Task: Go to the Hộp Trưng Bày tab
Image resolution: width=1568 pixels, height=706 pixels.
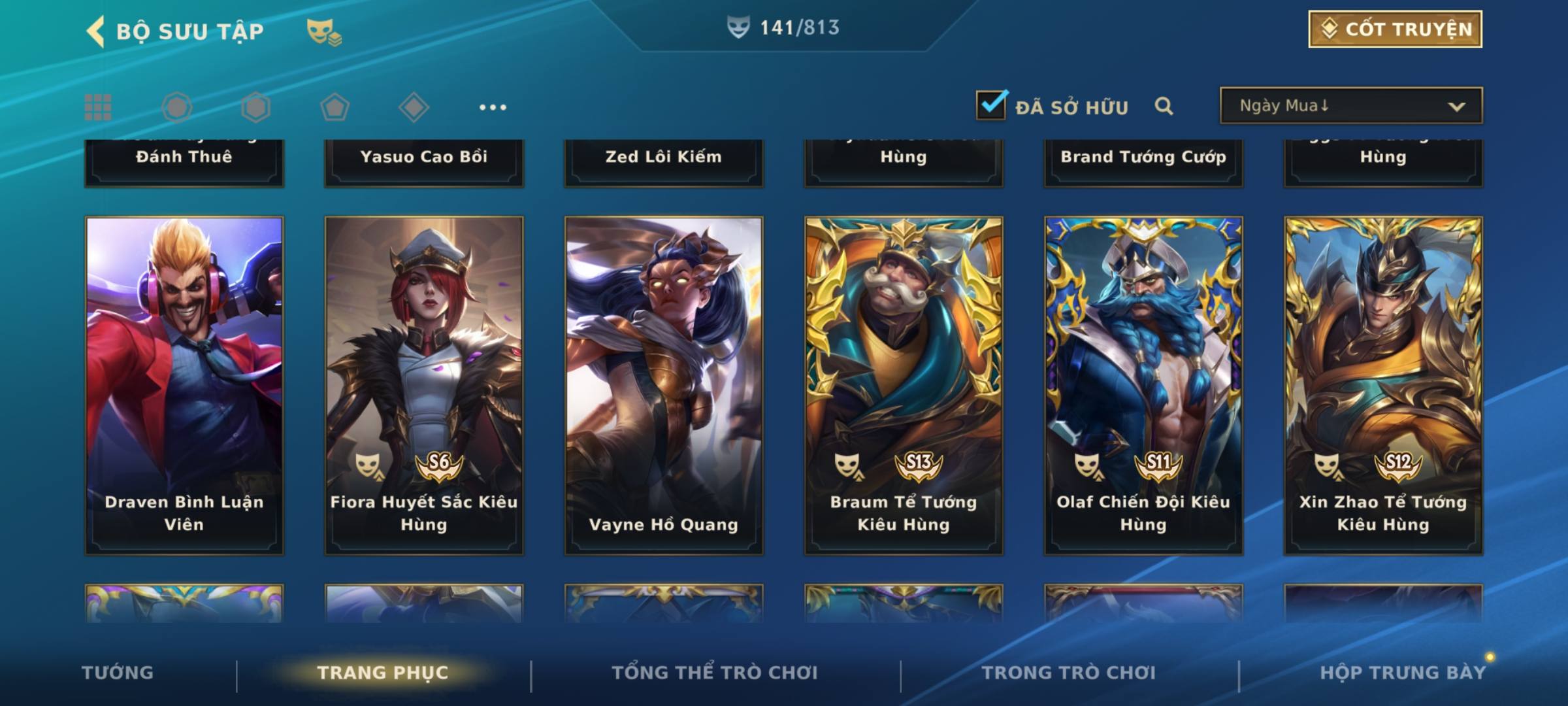Action: [x=1403, y=673]
